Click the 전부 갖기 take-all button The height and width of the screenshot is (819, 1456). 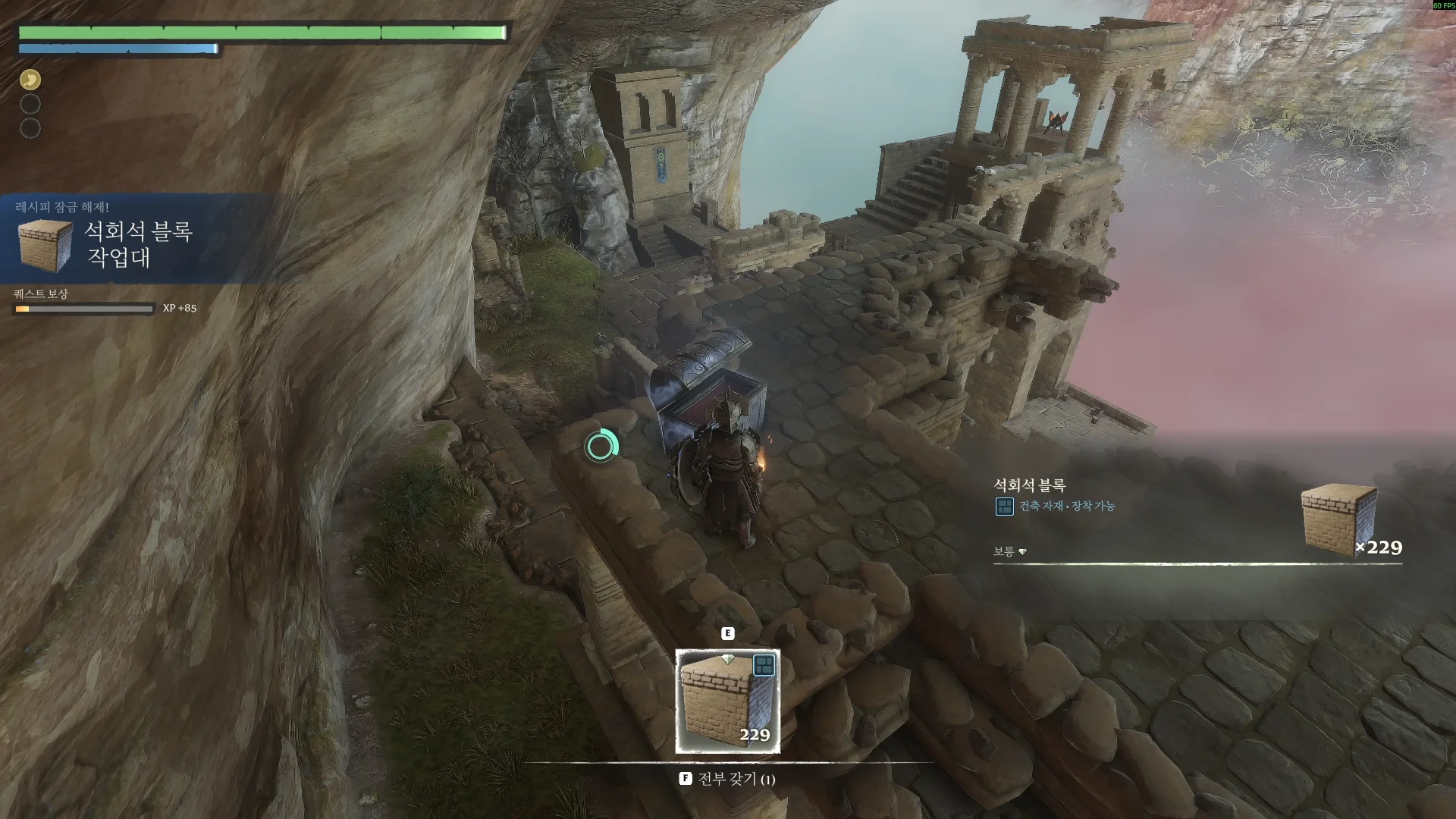tap(727, 779)
